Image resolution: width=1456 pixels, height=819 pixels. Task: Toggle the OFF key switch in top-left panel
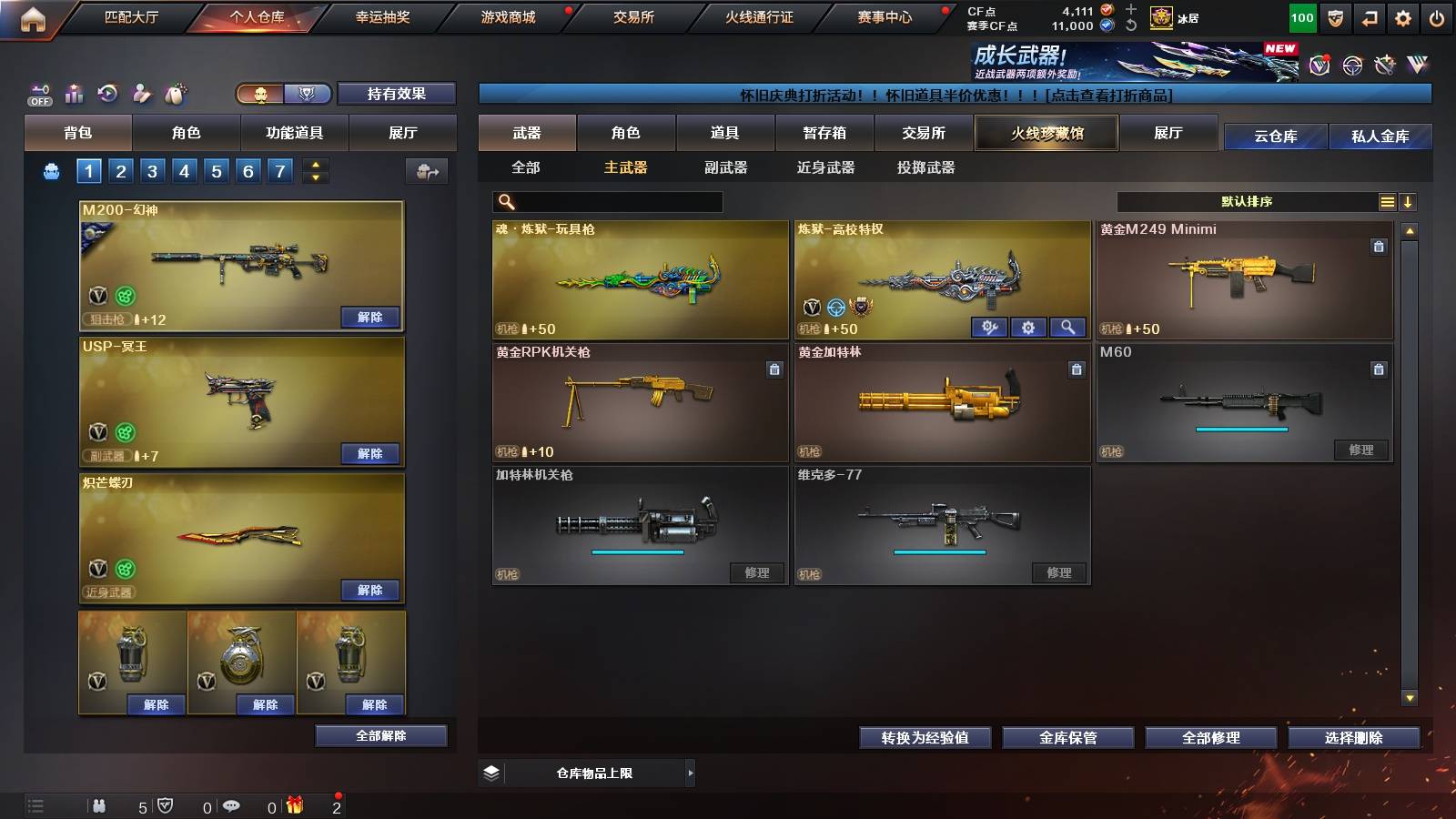(x=40, y=95)
